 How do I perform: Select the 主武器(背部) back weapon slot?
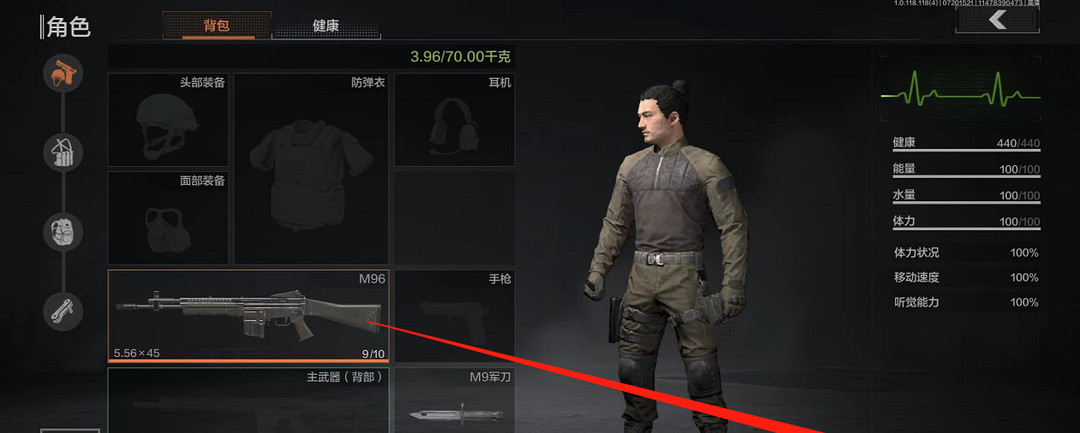pos(248,400)
